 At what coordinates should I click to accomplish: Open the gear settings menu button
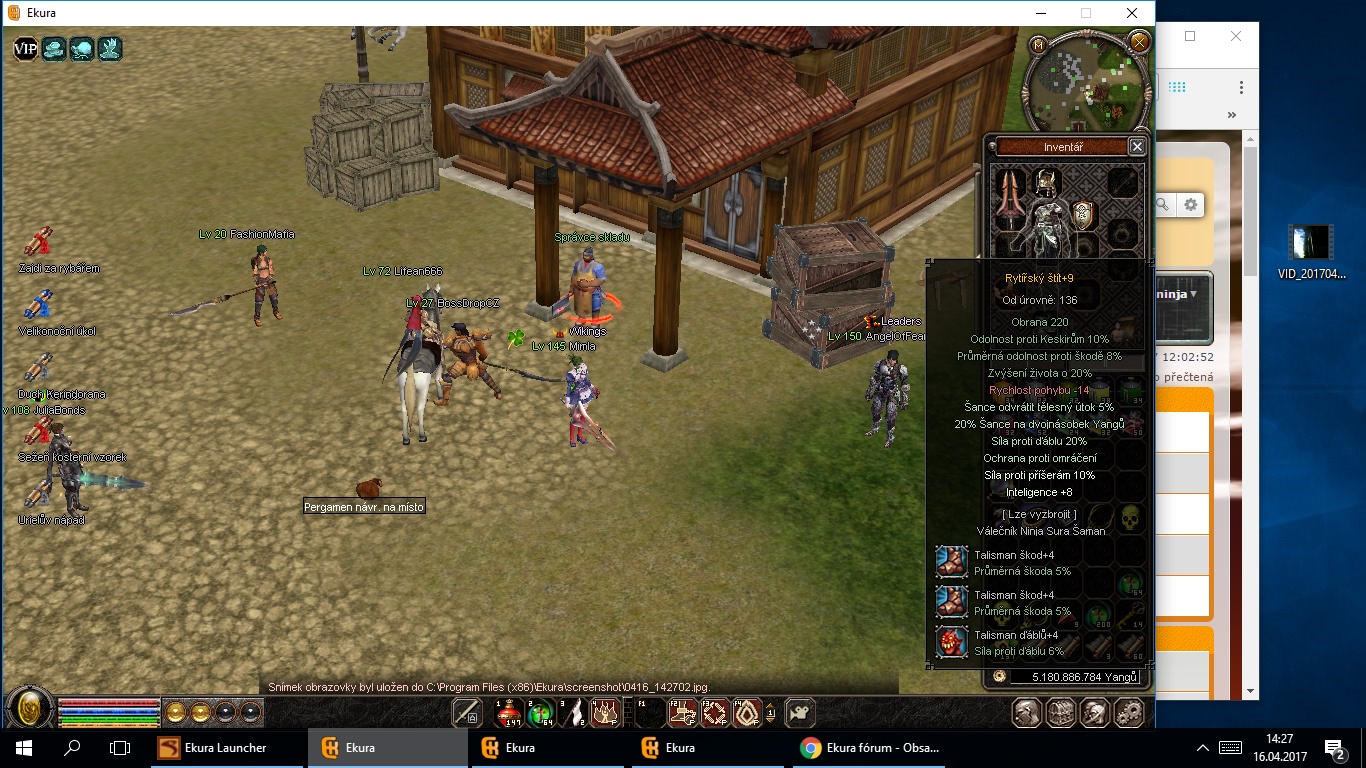[x=1129, y=713]
